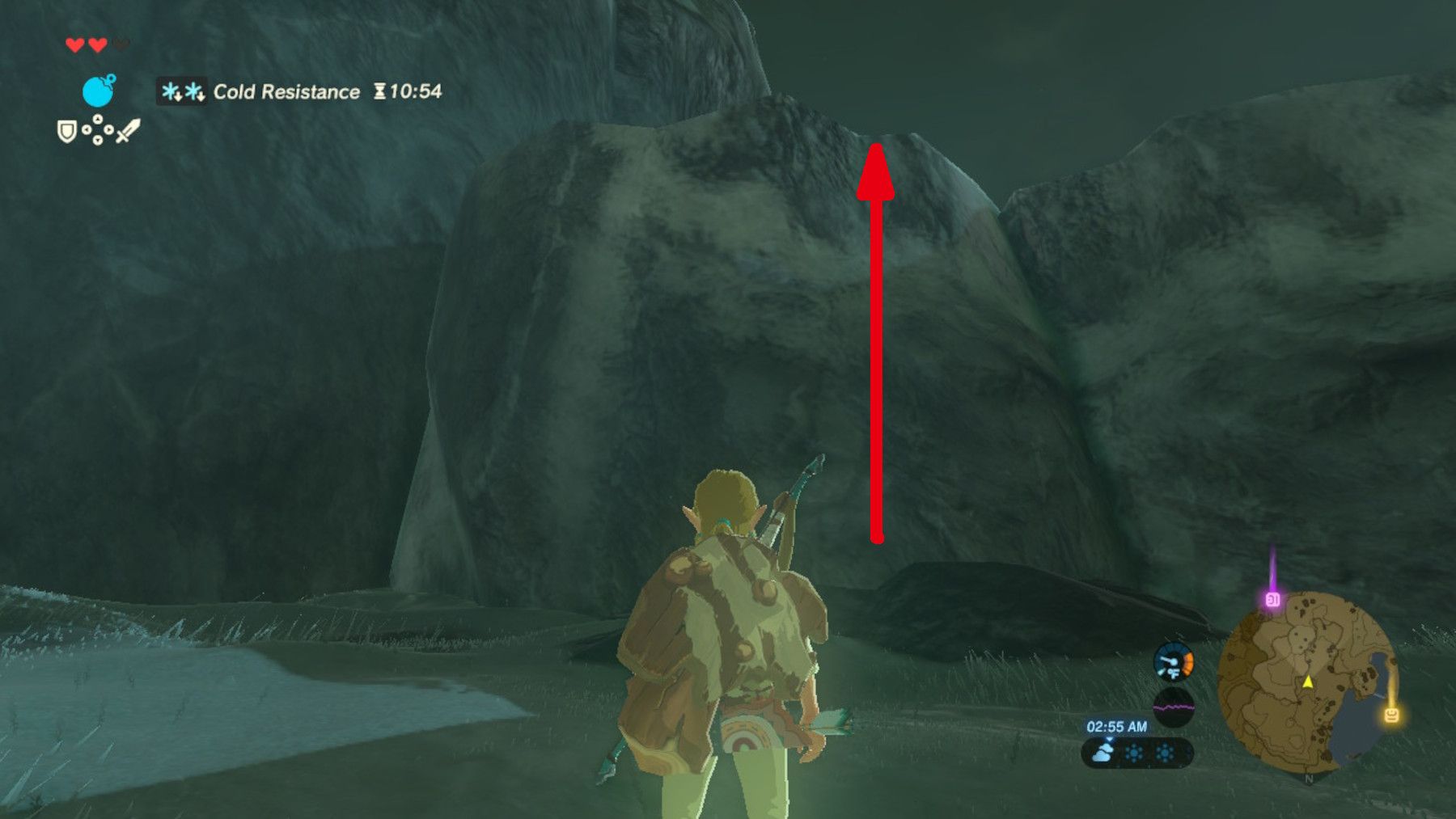Click the N compass marker below the minimap
The image size is (1456, 819).
point(1309,778)
